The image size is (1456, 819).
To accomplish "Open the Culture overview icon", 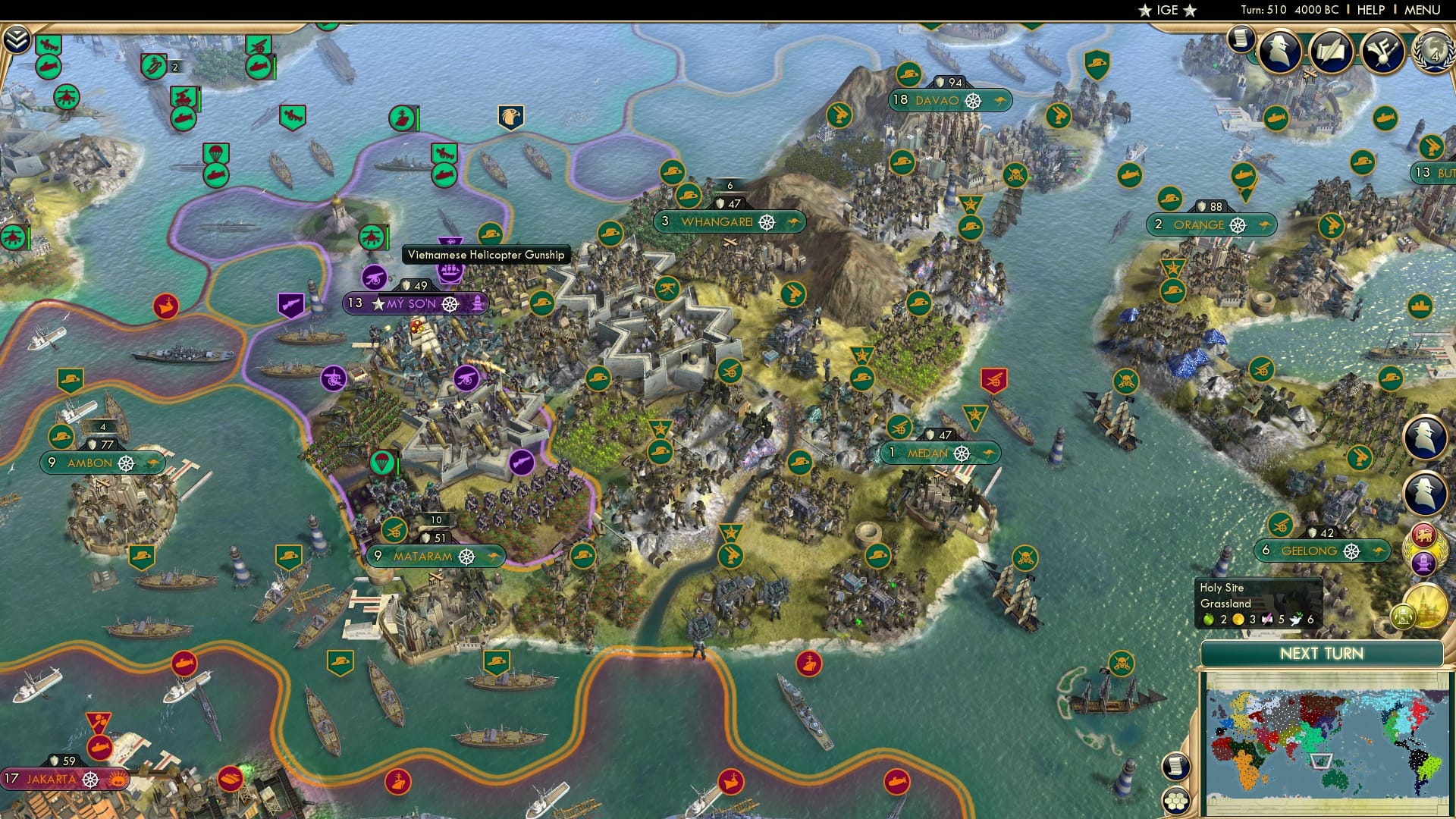I will pyautogui.click(x=1382, y=52).
